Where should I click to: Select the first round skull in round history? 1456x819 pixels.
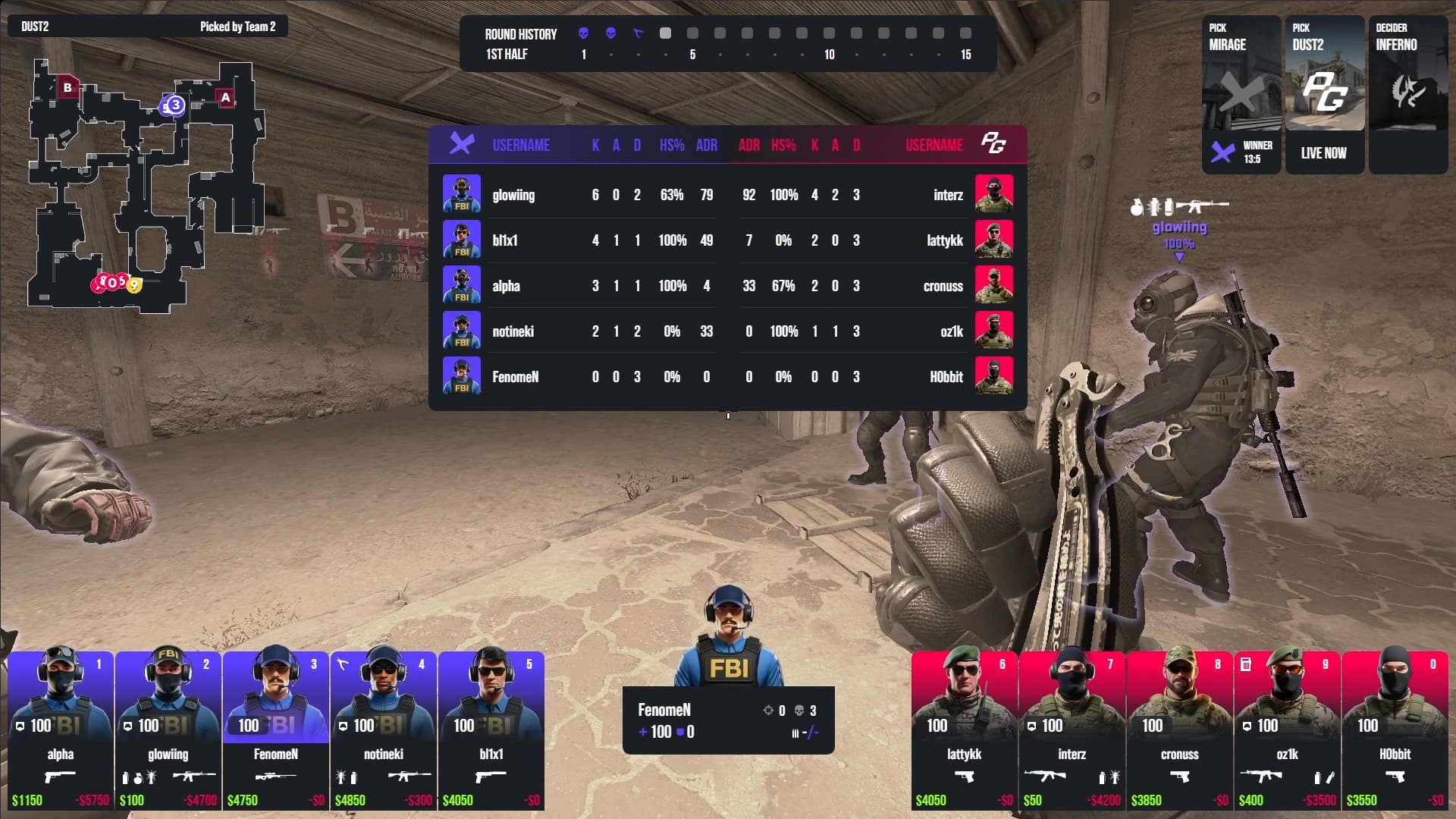pyautogui.click(x=583, y=33)
